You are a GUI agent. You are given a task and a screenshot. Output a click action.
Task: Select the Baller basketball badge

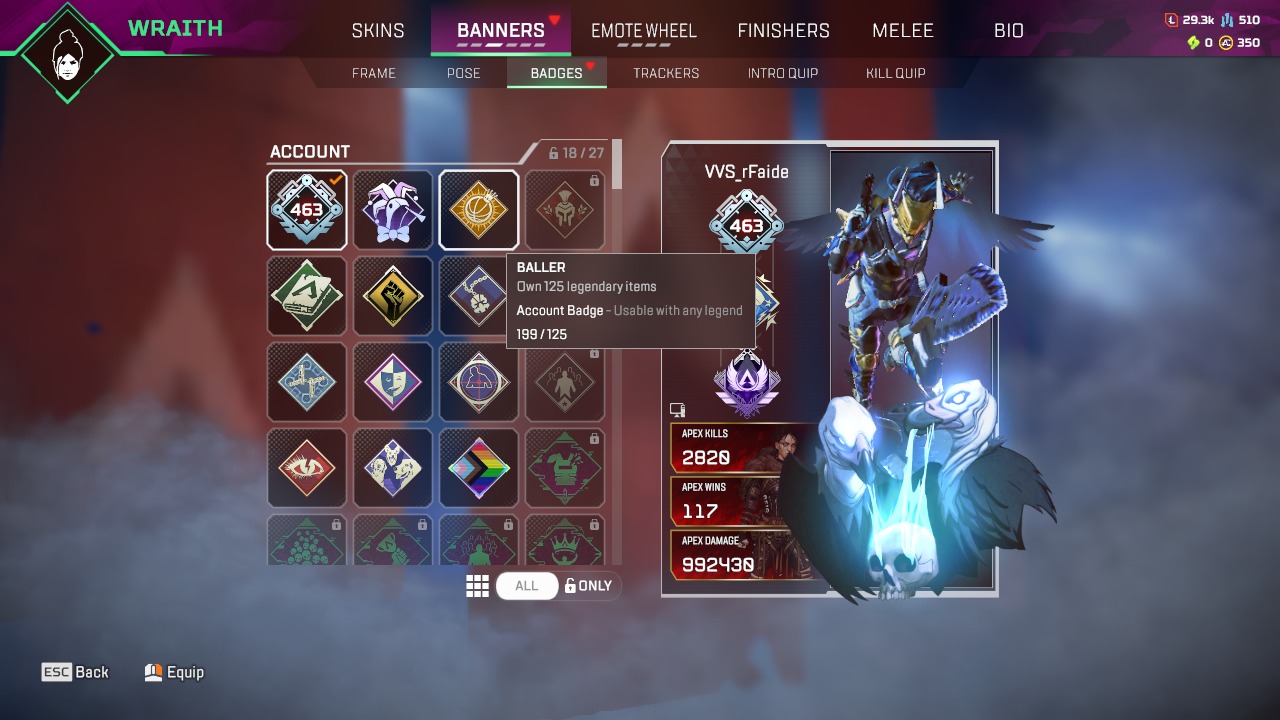(x=479, y=210)
